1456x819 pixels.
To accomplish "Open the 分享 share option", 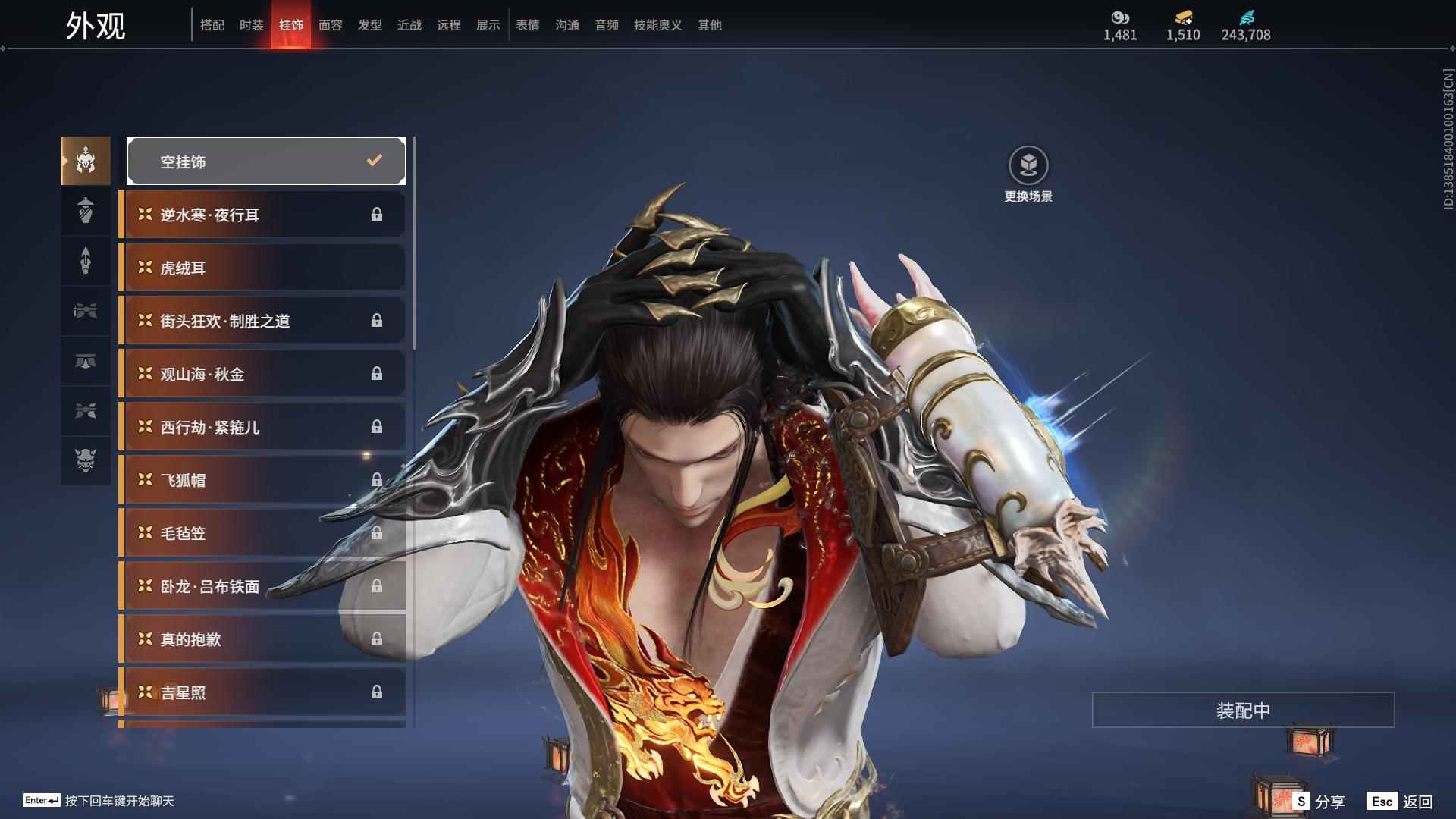I will tap(1320, 801).
